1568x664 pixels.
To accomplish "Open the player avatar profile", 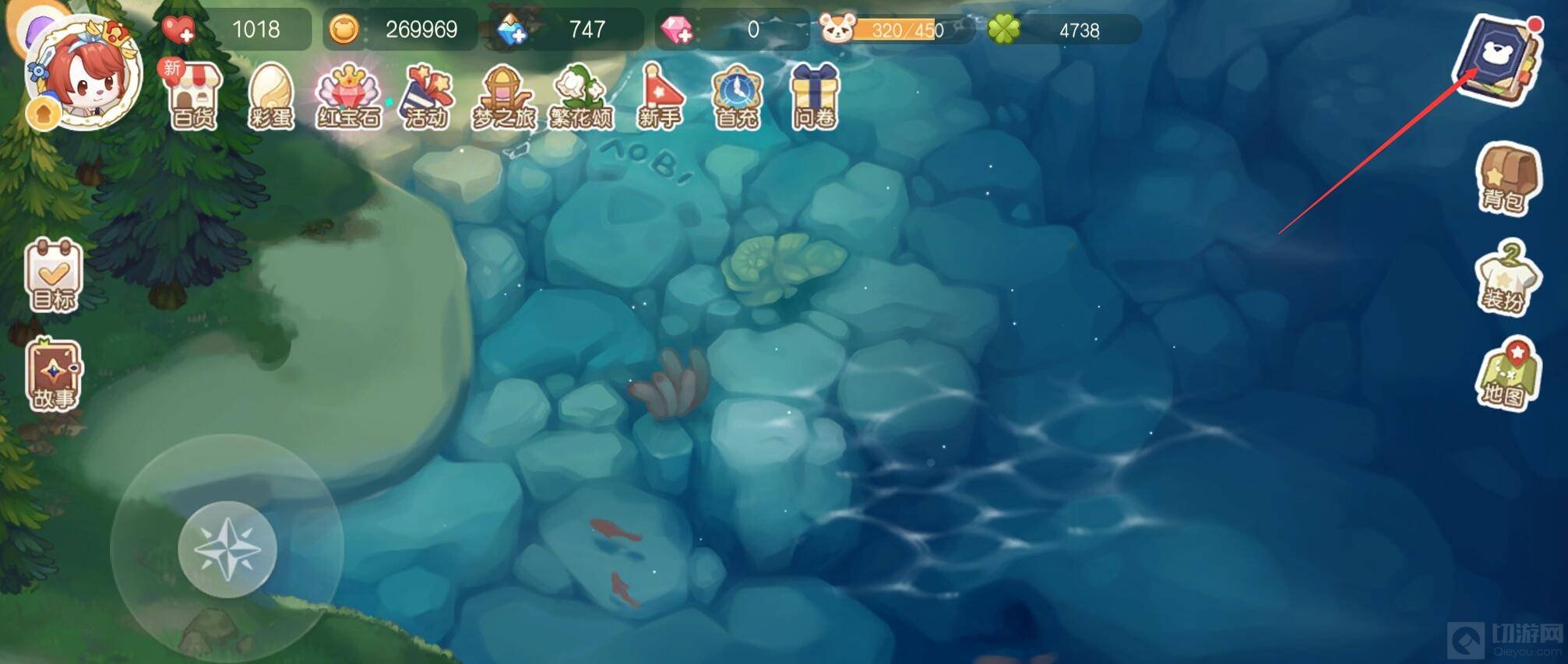I will pos(83,74).
